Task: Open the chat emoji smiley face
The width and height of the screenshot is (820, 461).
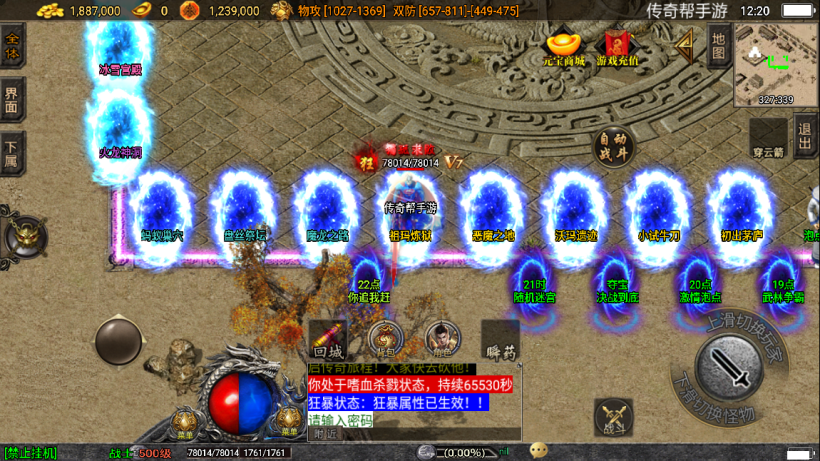Action: 539,450
